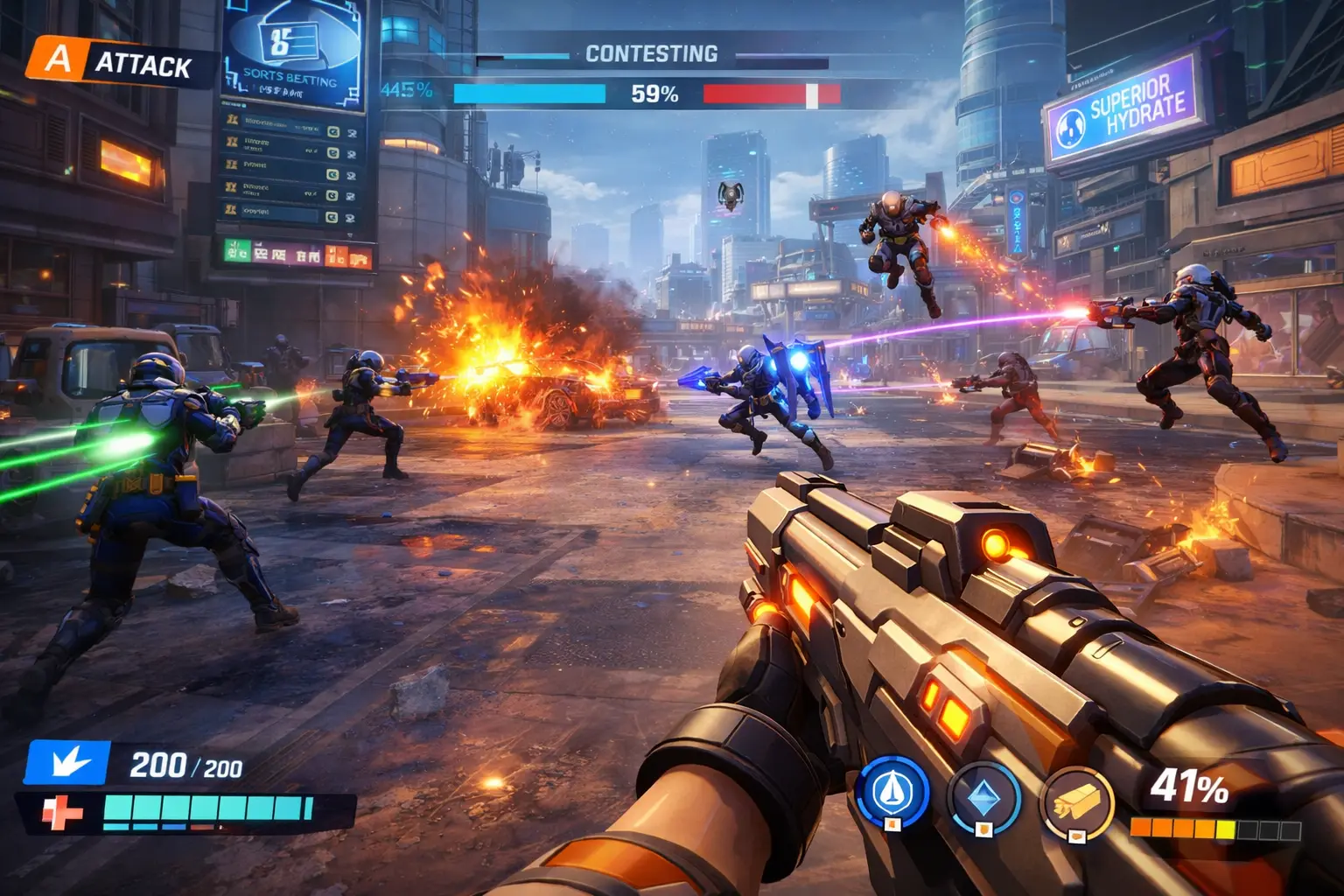Activate the blue shield spike ability

892,794
